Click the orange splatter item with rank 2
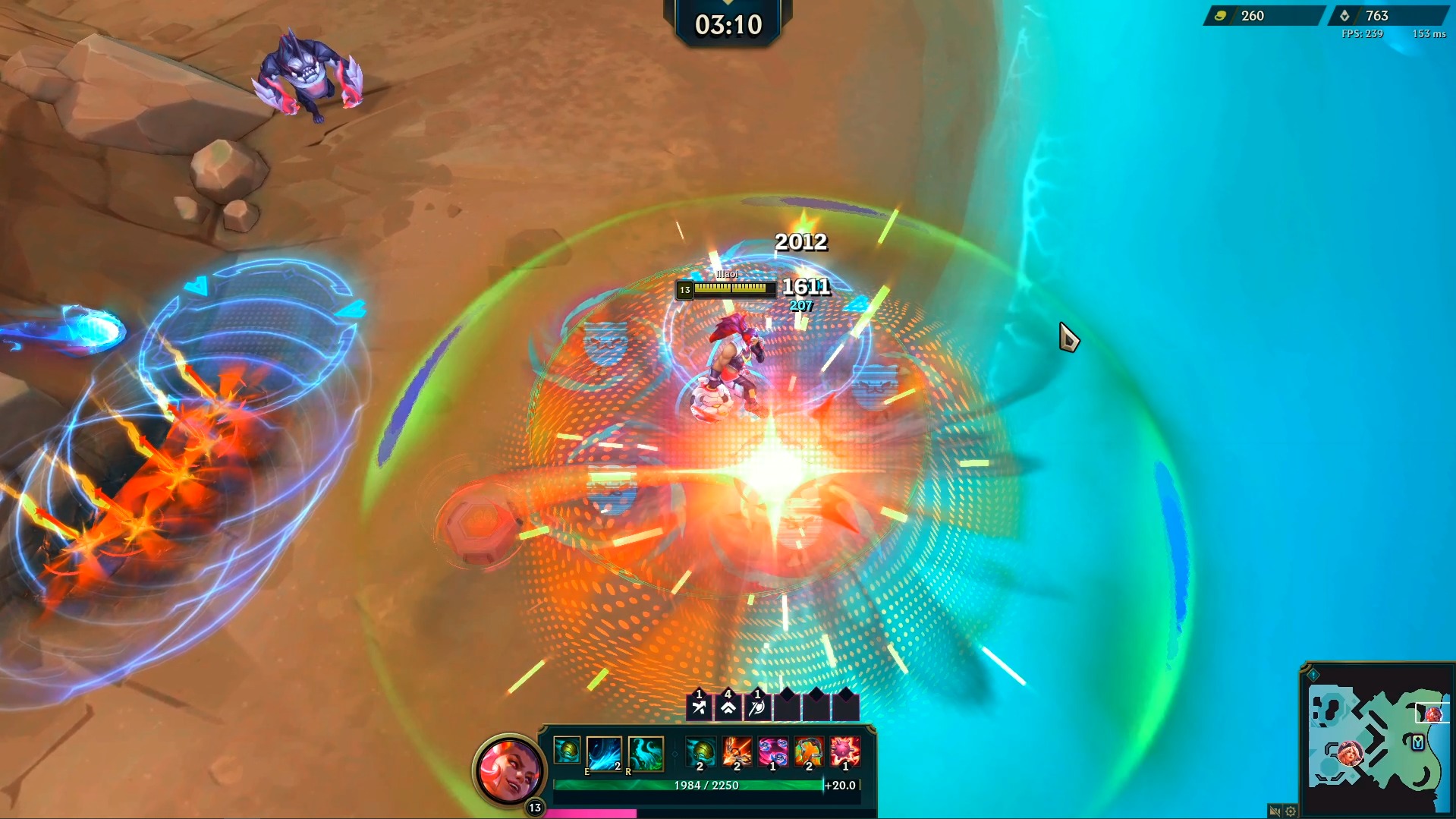 pos(809,751)
